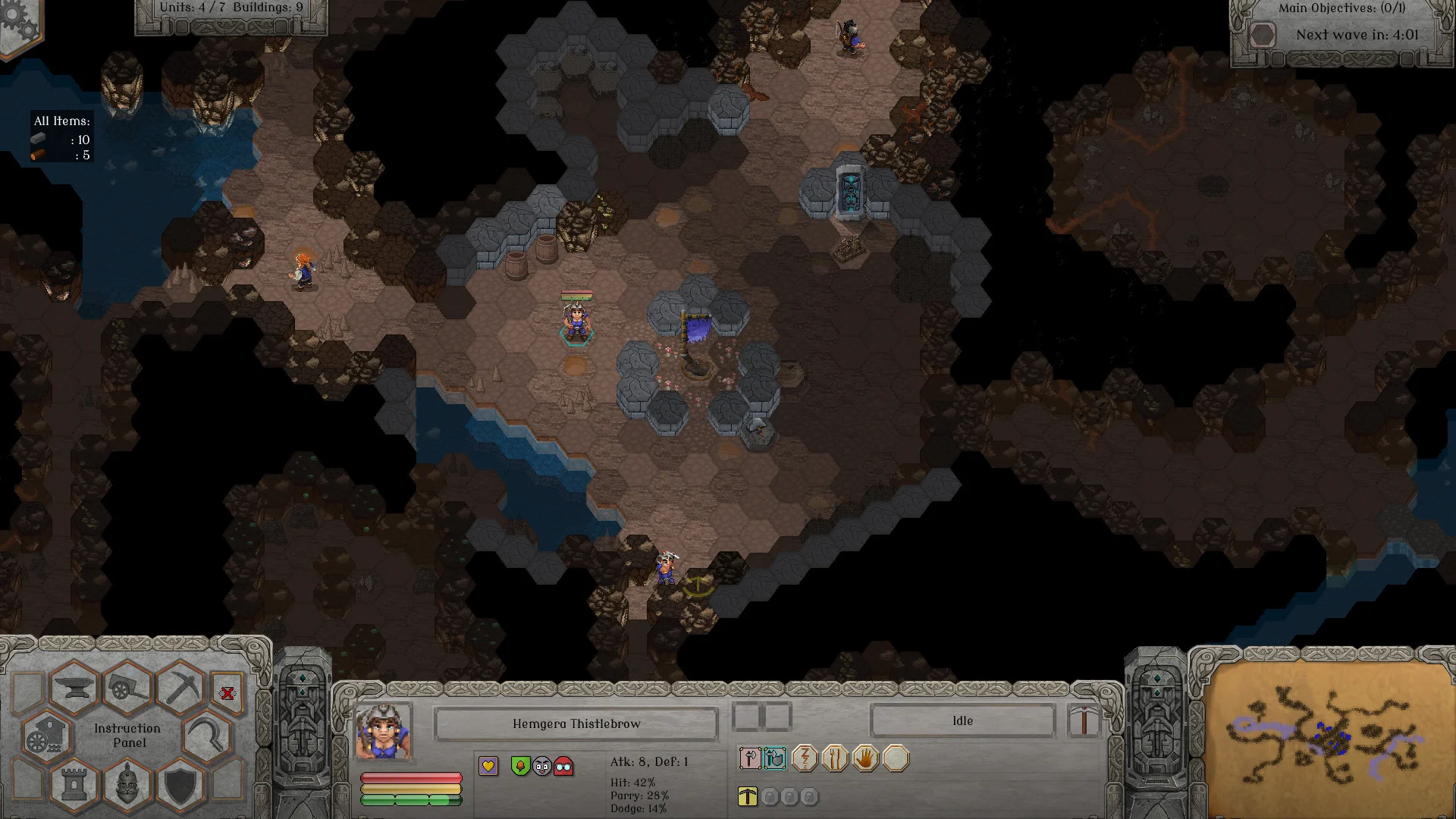Click the red X cancel button

227,693
